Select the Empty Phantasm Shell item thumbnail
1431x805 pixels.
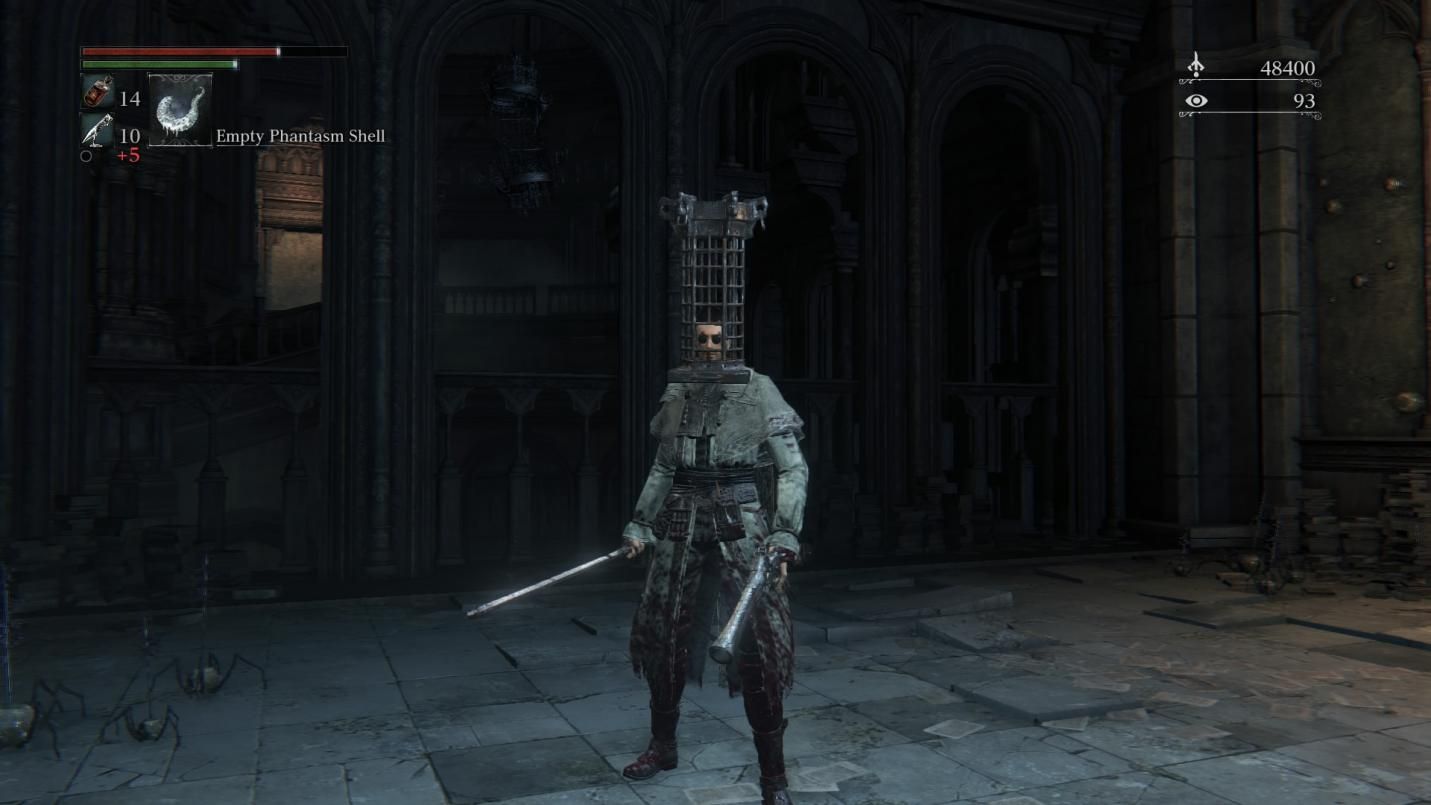point(180,108)
